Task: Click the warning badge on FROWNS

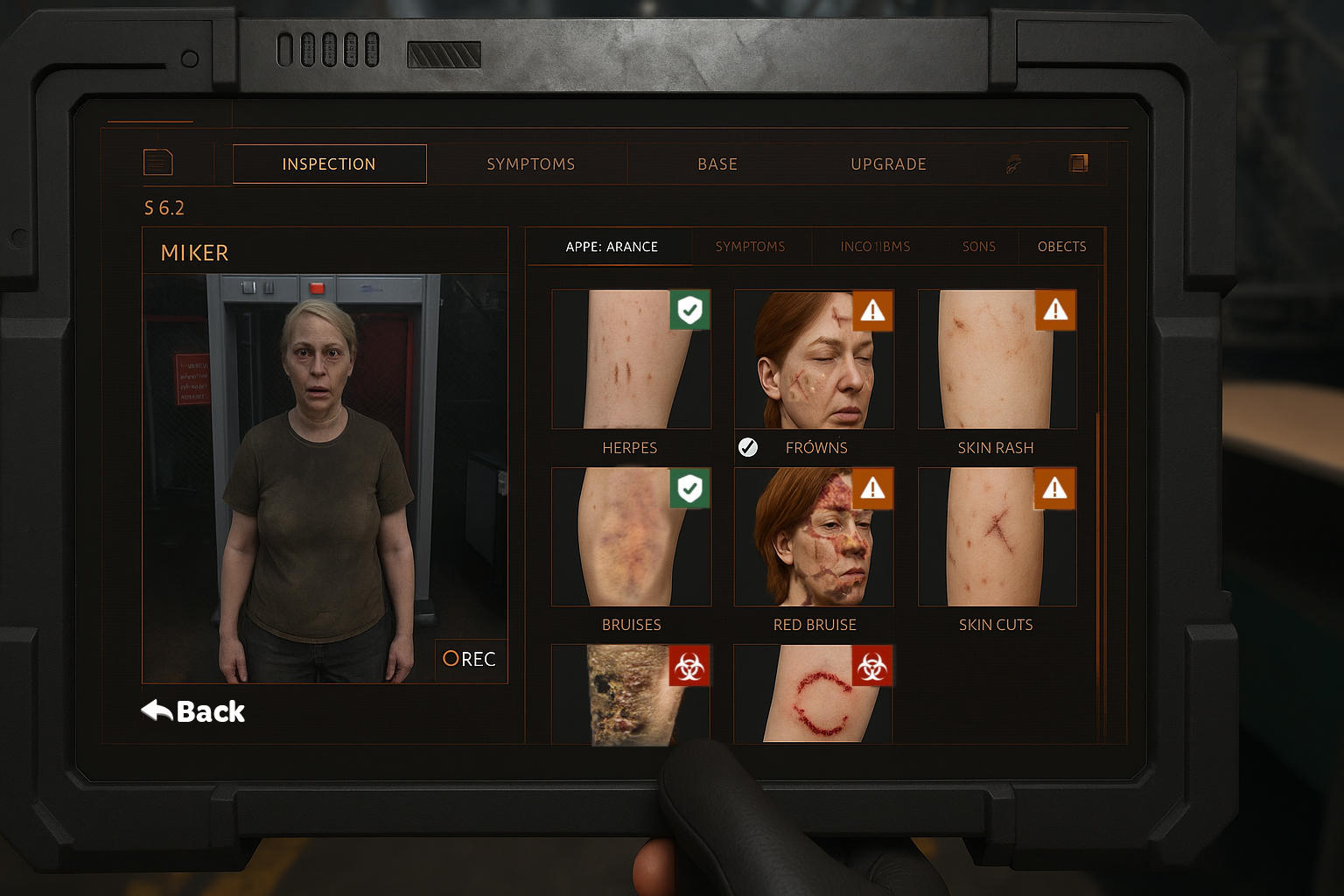Action: 872,311
